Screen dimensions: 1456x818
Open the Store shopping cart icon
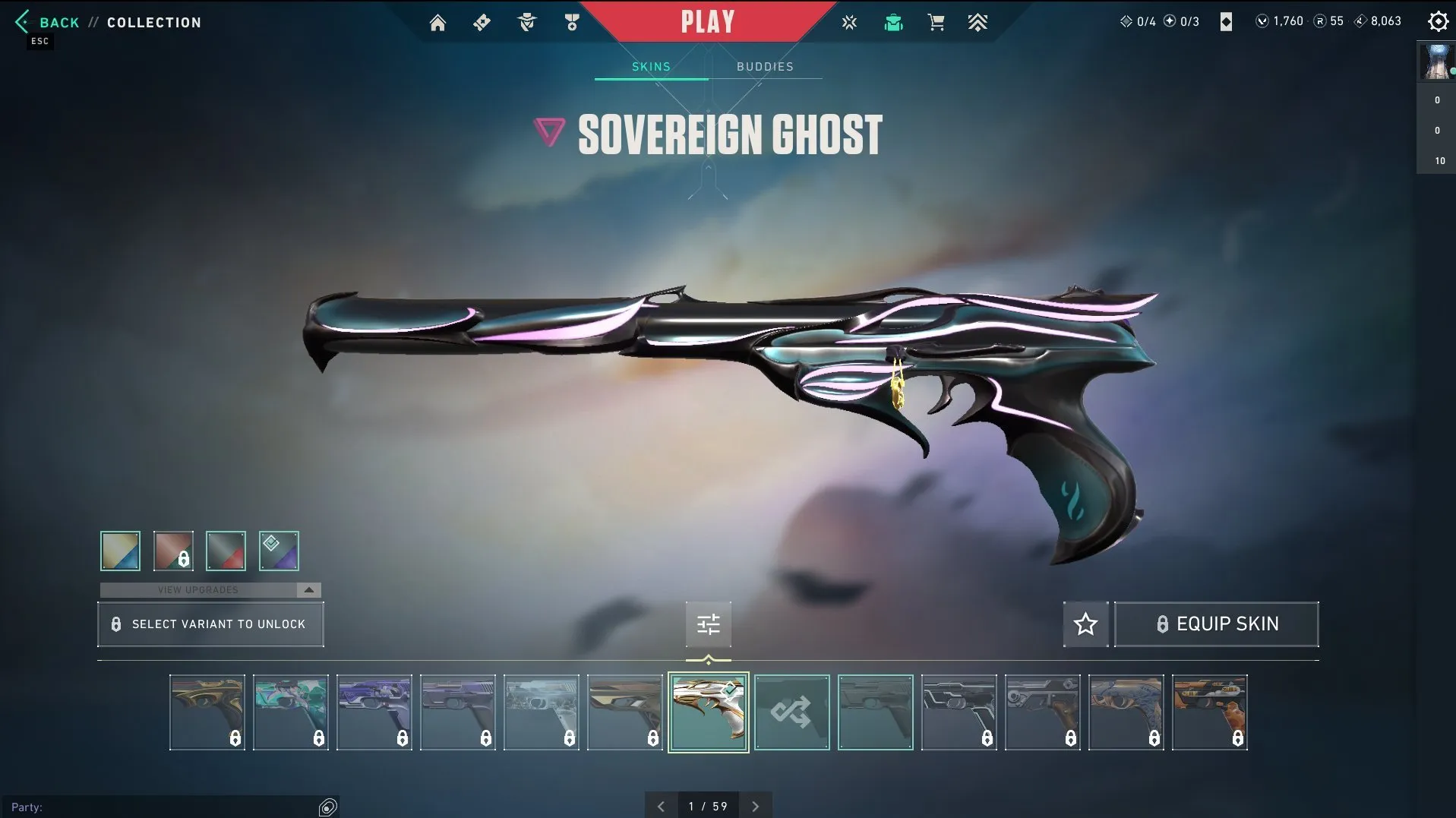pyautogui.click(x=936, y=22)
